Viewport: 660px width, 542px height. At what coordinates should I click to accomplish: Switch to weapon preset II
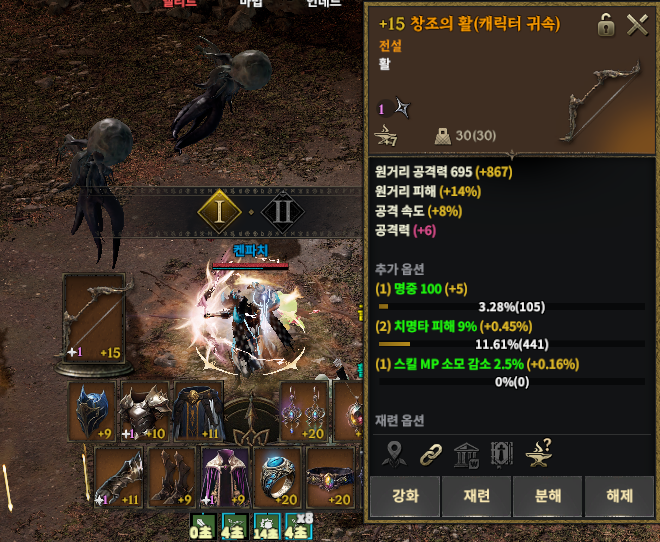pos(282,210)
